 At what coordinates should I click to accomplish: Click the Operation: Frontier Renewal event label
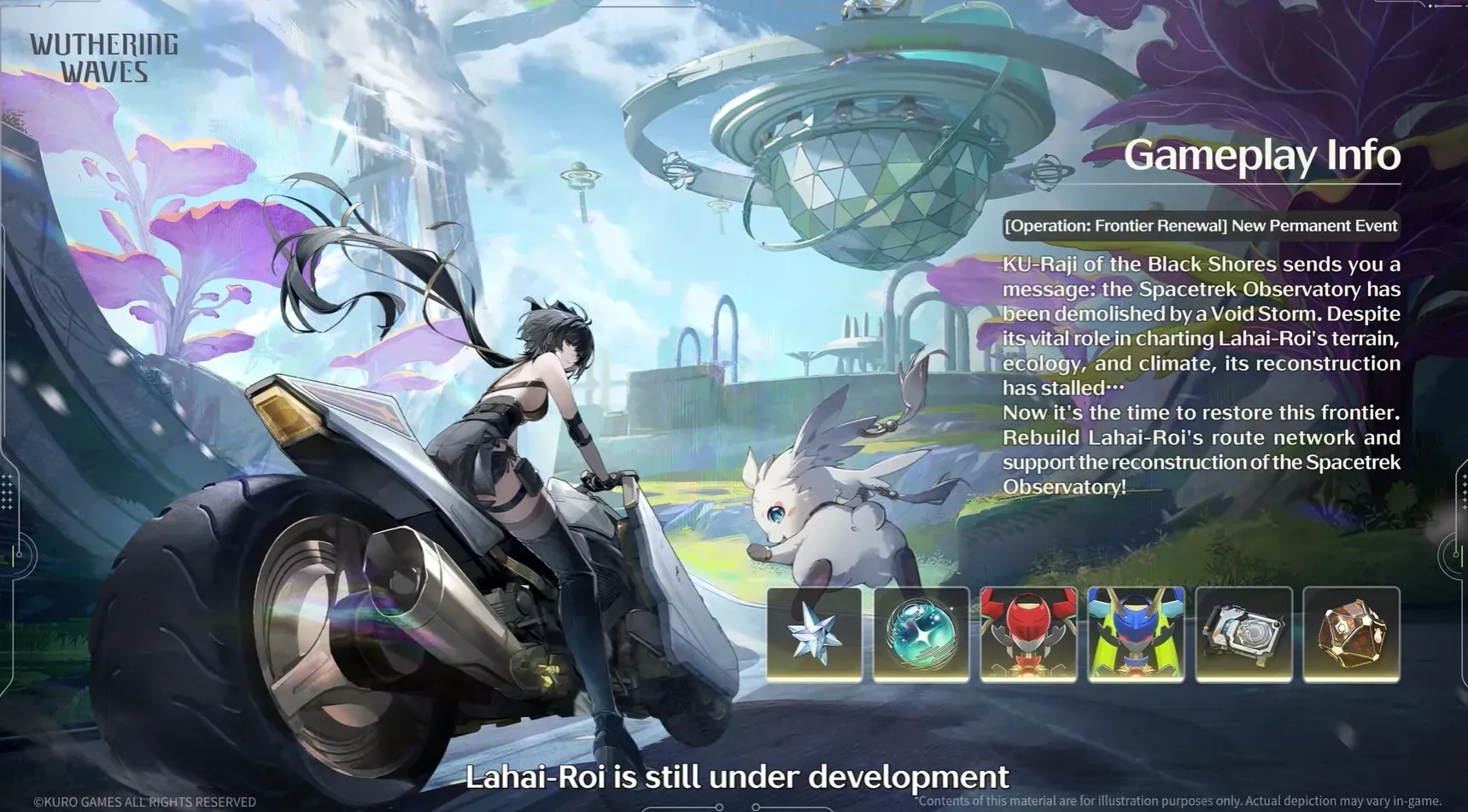(1201, 226)
